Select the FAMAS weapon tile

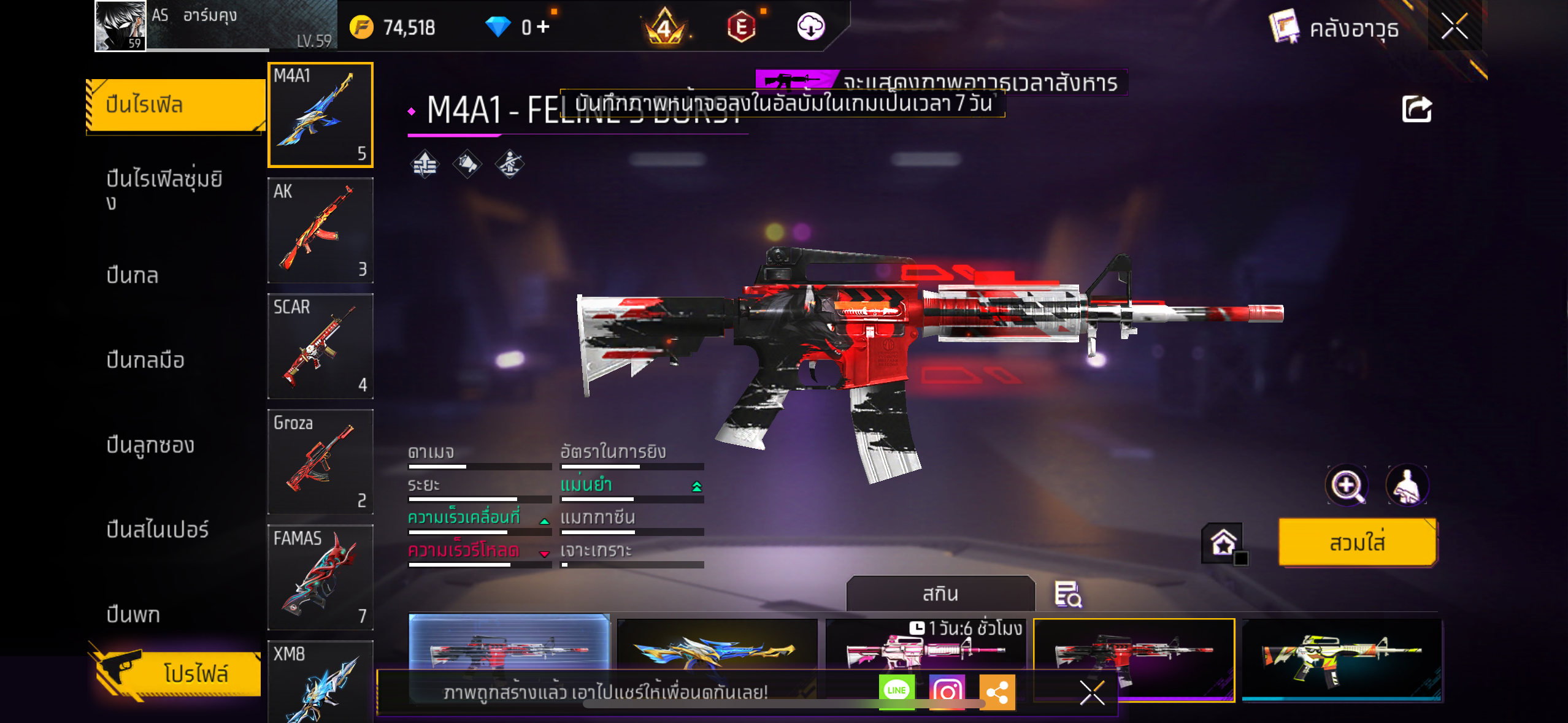(x=320, y=577)
